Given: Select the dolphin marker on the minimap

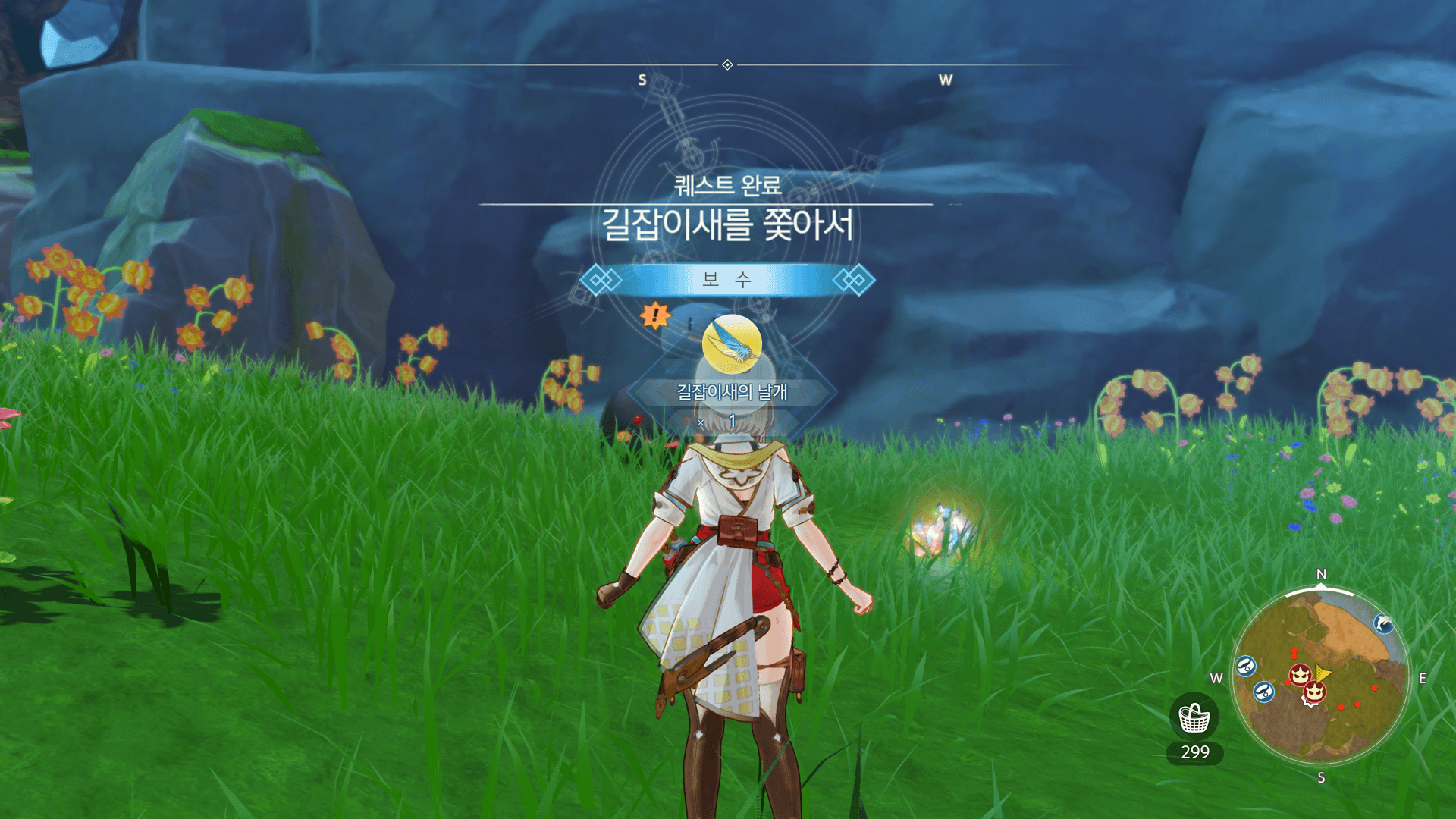Looking at the screenshot, I should 1383,623.
